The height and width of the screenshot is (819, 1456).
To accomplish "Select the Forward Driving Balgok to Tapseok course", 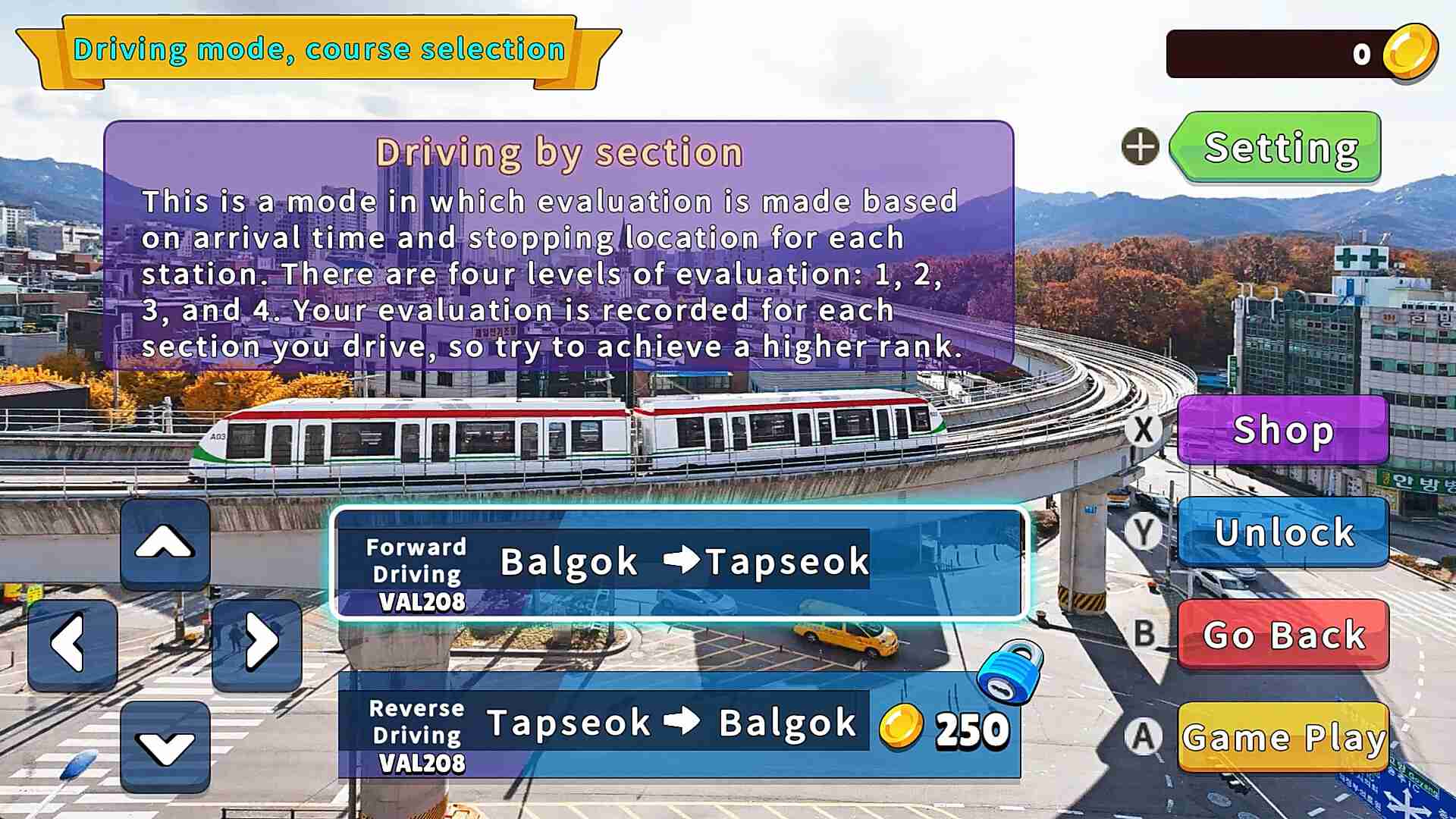I will click(x=677, y=564).
